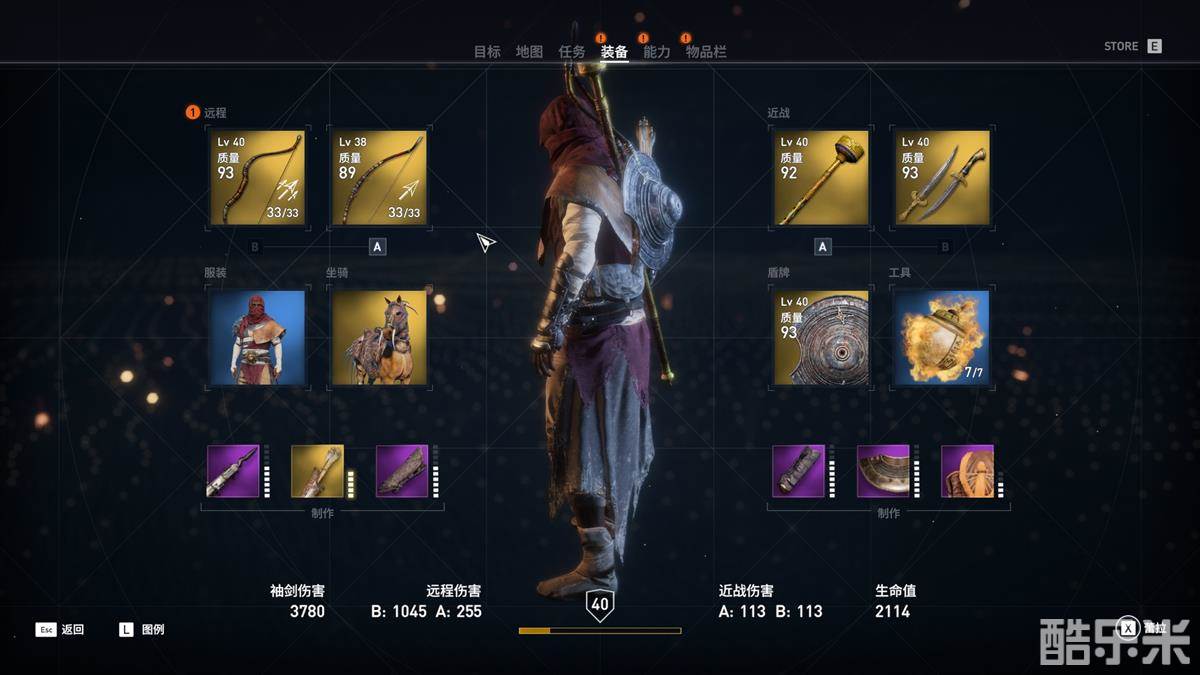This screenshot has height=675, width=1200.
Task: Switch to the 物品栏 inventory tab
Action: 706,52
